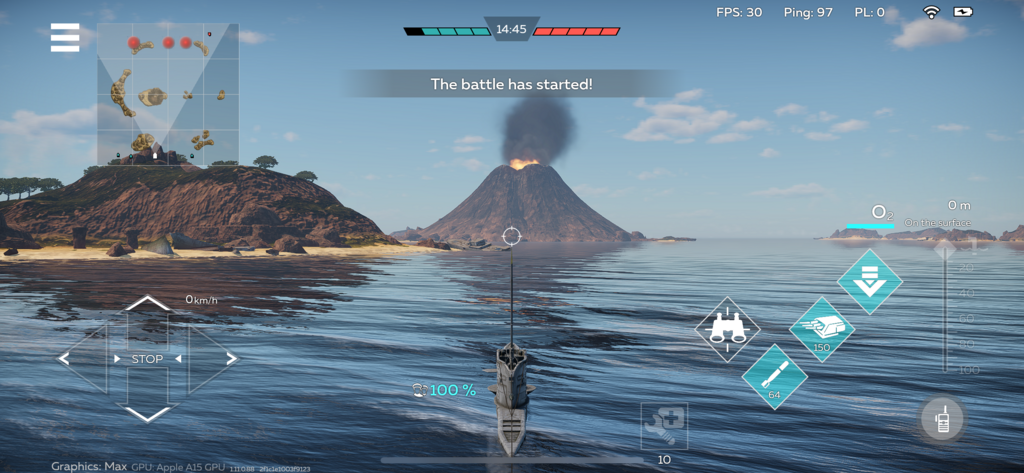This screenshot has width=1024, height=473.
Task: Tap the reverse down-arrow throttle
Action: point(148,413)
